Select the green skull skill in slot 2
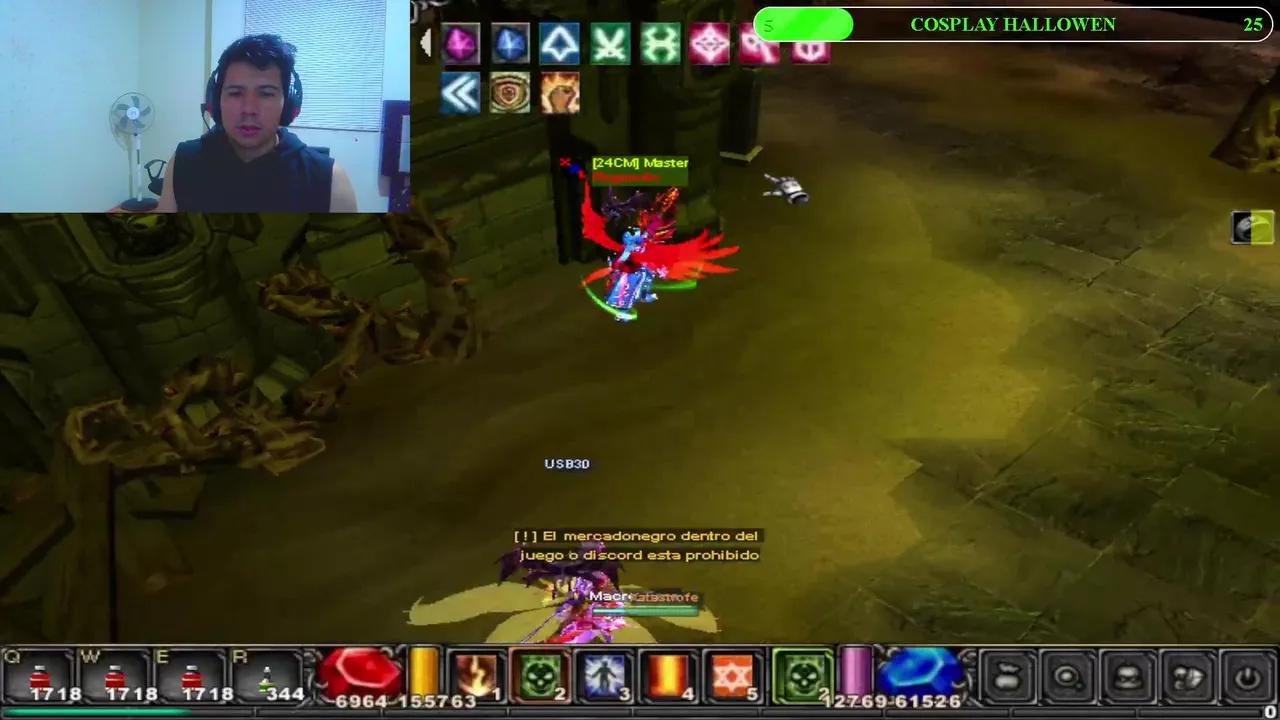Screen dimensions: 1280x720 540,675
